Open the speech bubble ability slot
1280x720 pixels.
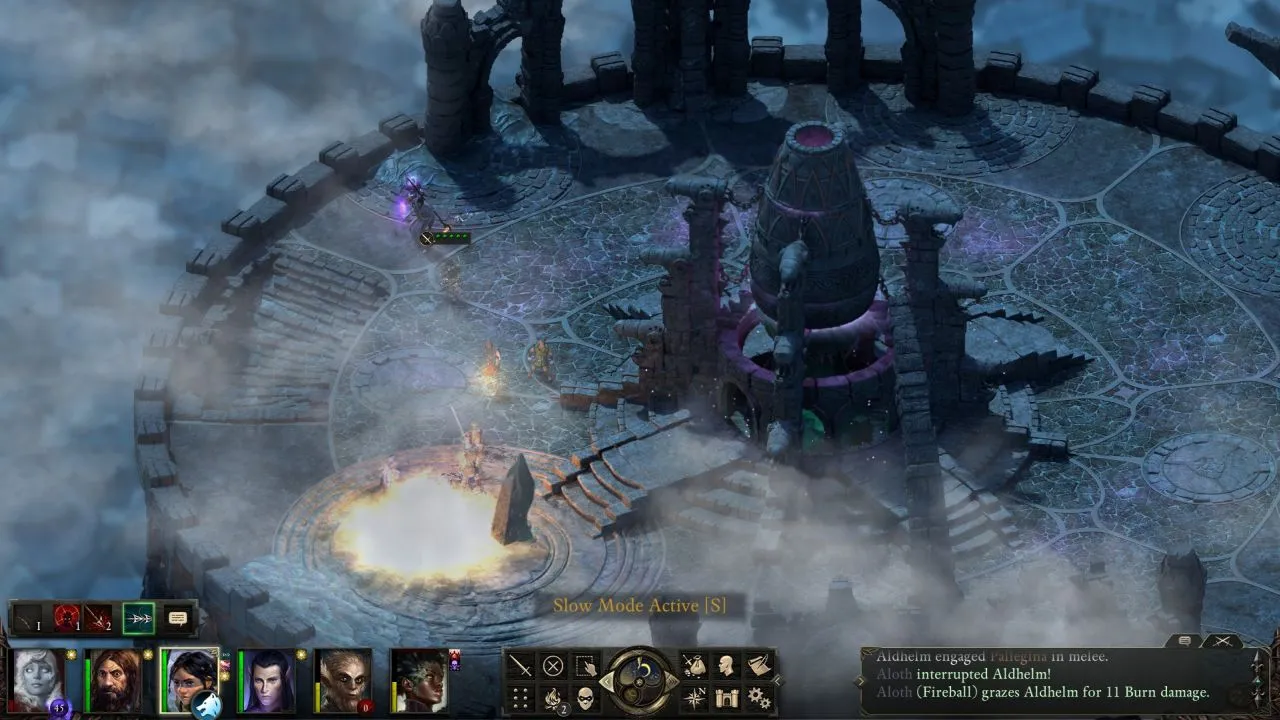(x=178, y=618)
